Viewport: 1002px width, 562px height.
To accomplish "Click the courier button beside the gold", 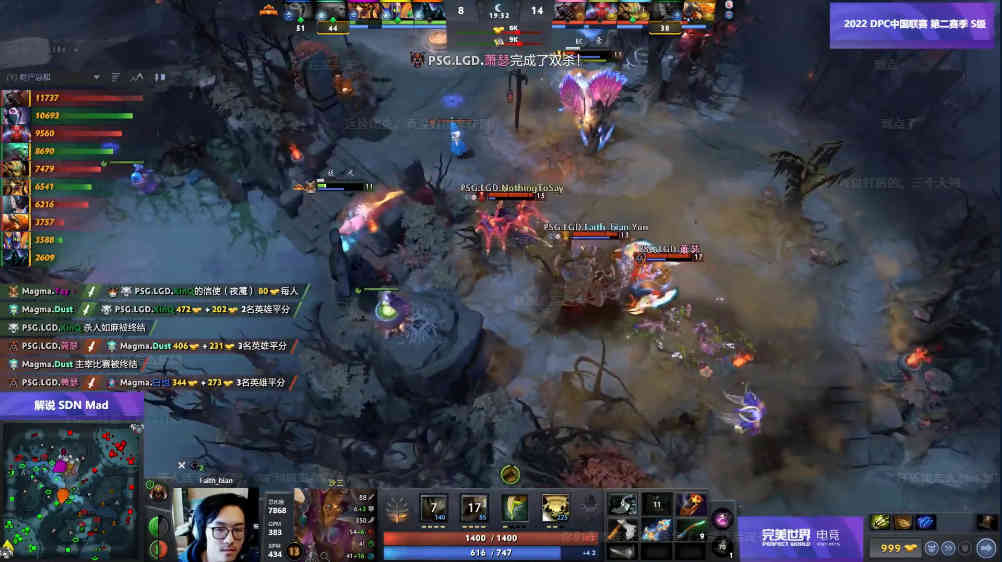I will 931,547.
